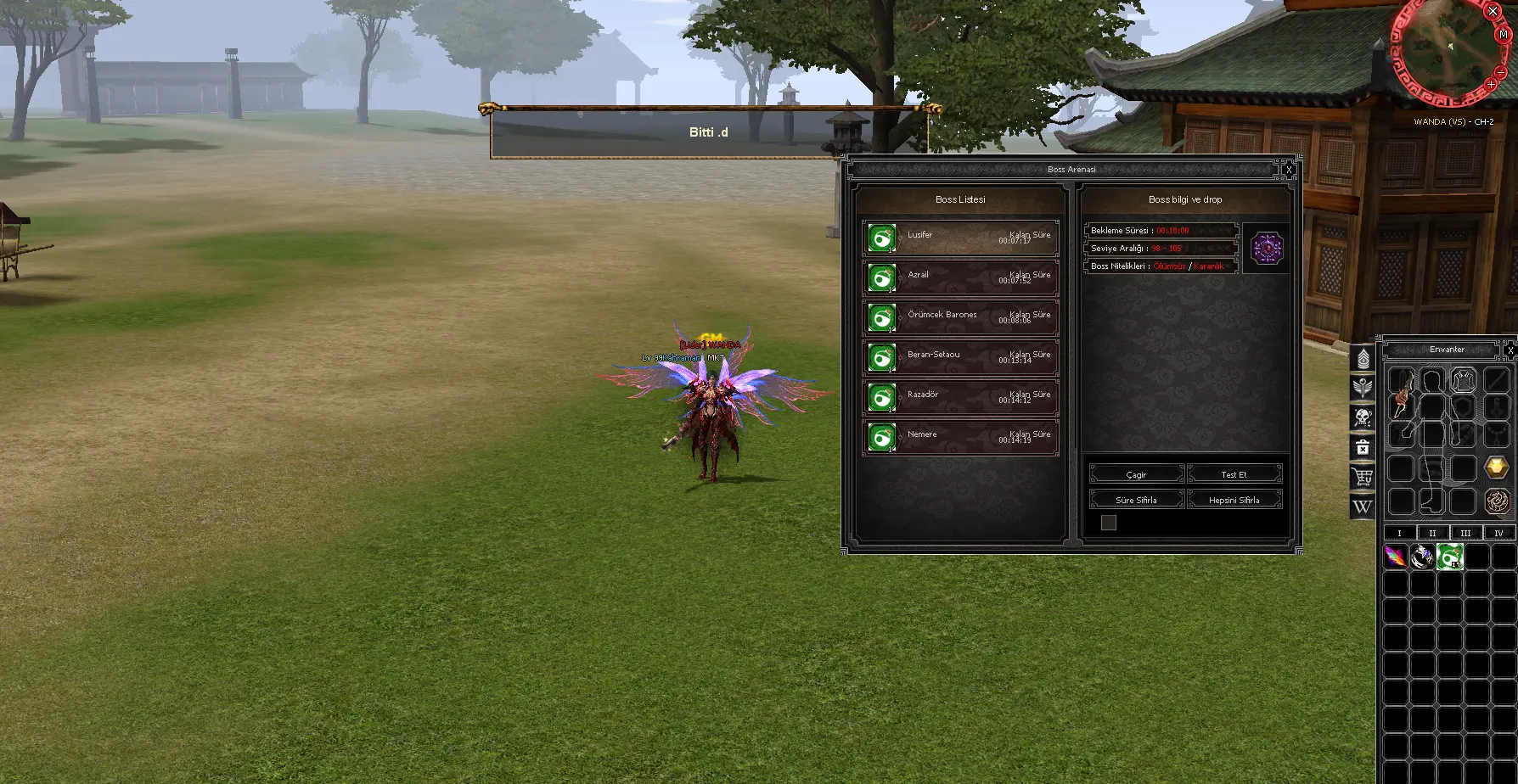Close the Boss Arenasi window
This screenshot has height=784, width=1518.
[1289, 170]
